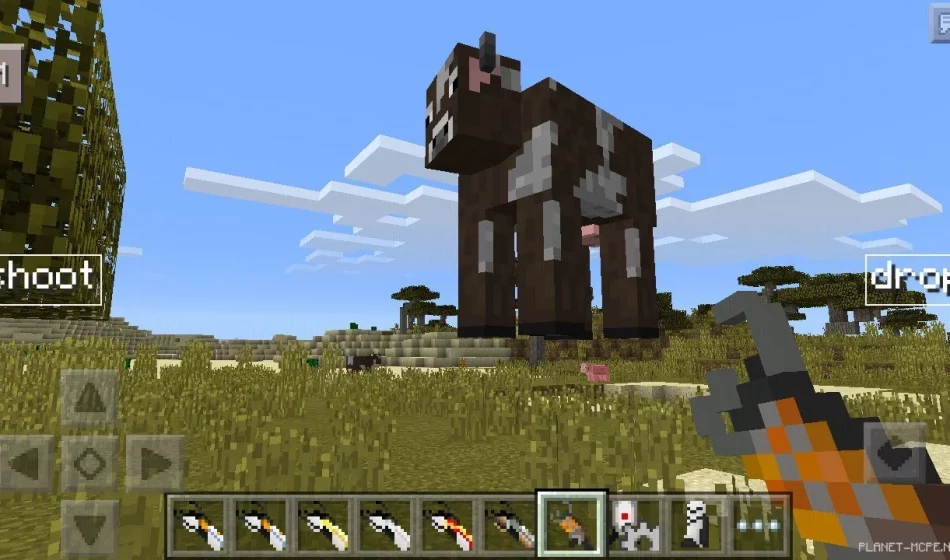Tap the left arrow on the D-pad
The height and width of the screenshot is (560, 950).
click(x=27, y=462)
